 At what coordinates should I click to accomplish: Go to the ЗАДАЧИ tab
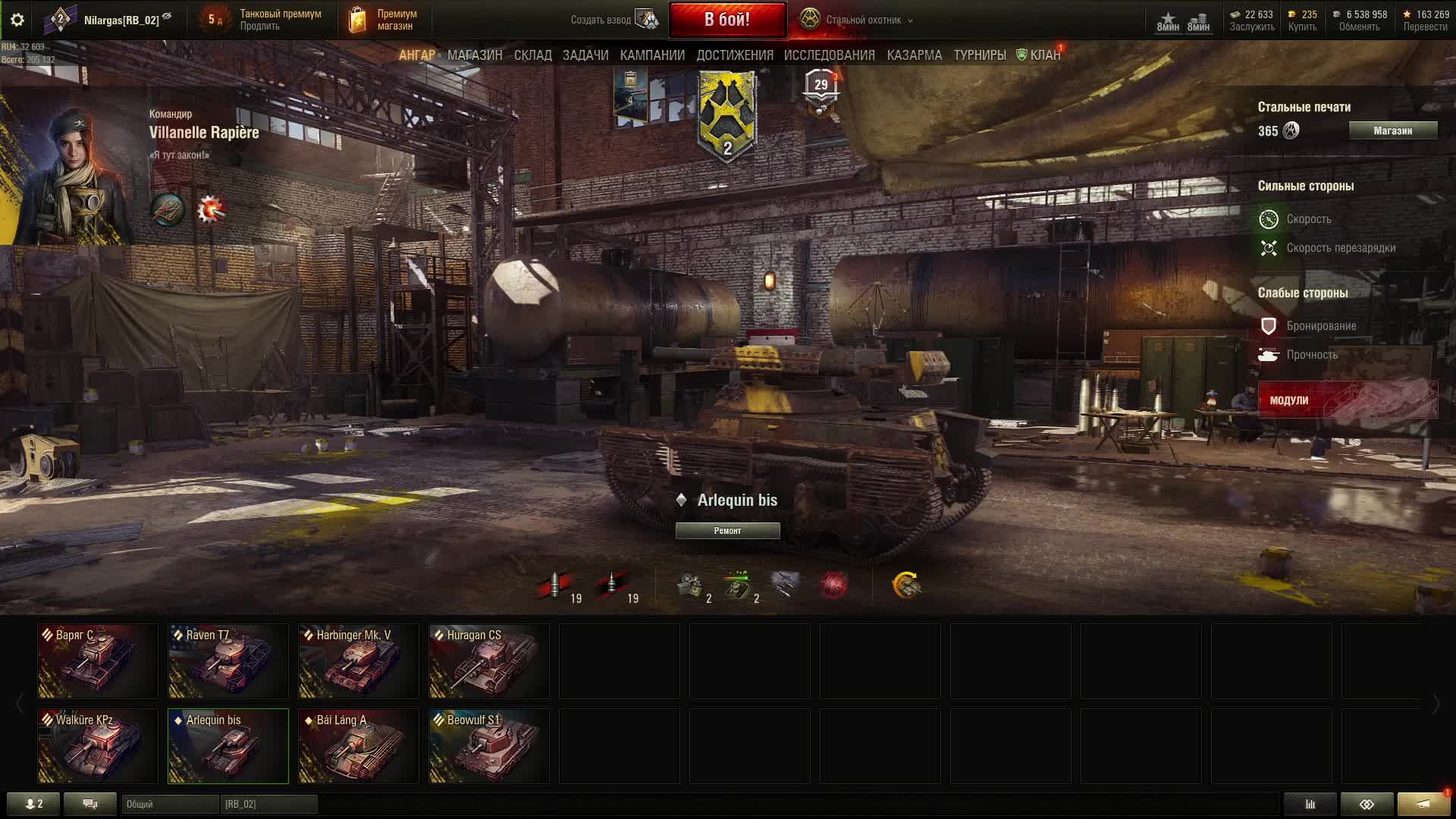click(x=585, y=55)
